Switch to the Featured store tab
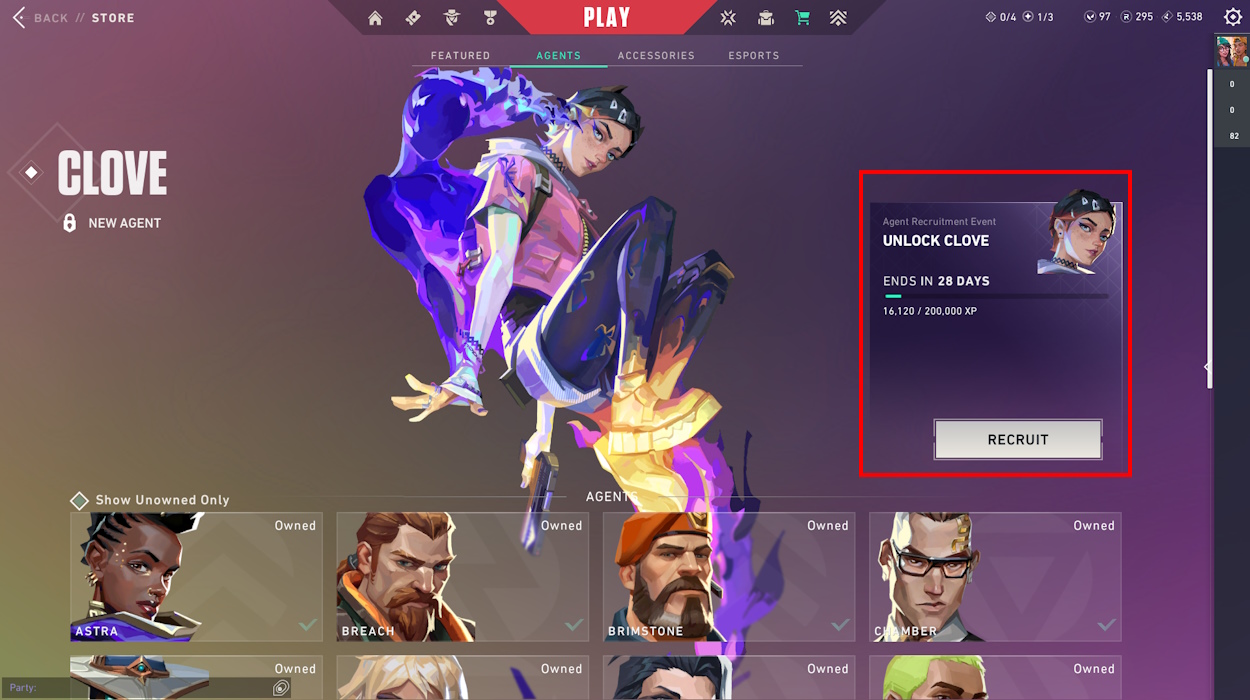Viewport: 1250px width, 700px height. tap(460, 56)
